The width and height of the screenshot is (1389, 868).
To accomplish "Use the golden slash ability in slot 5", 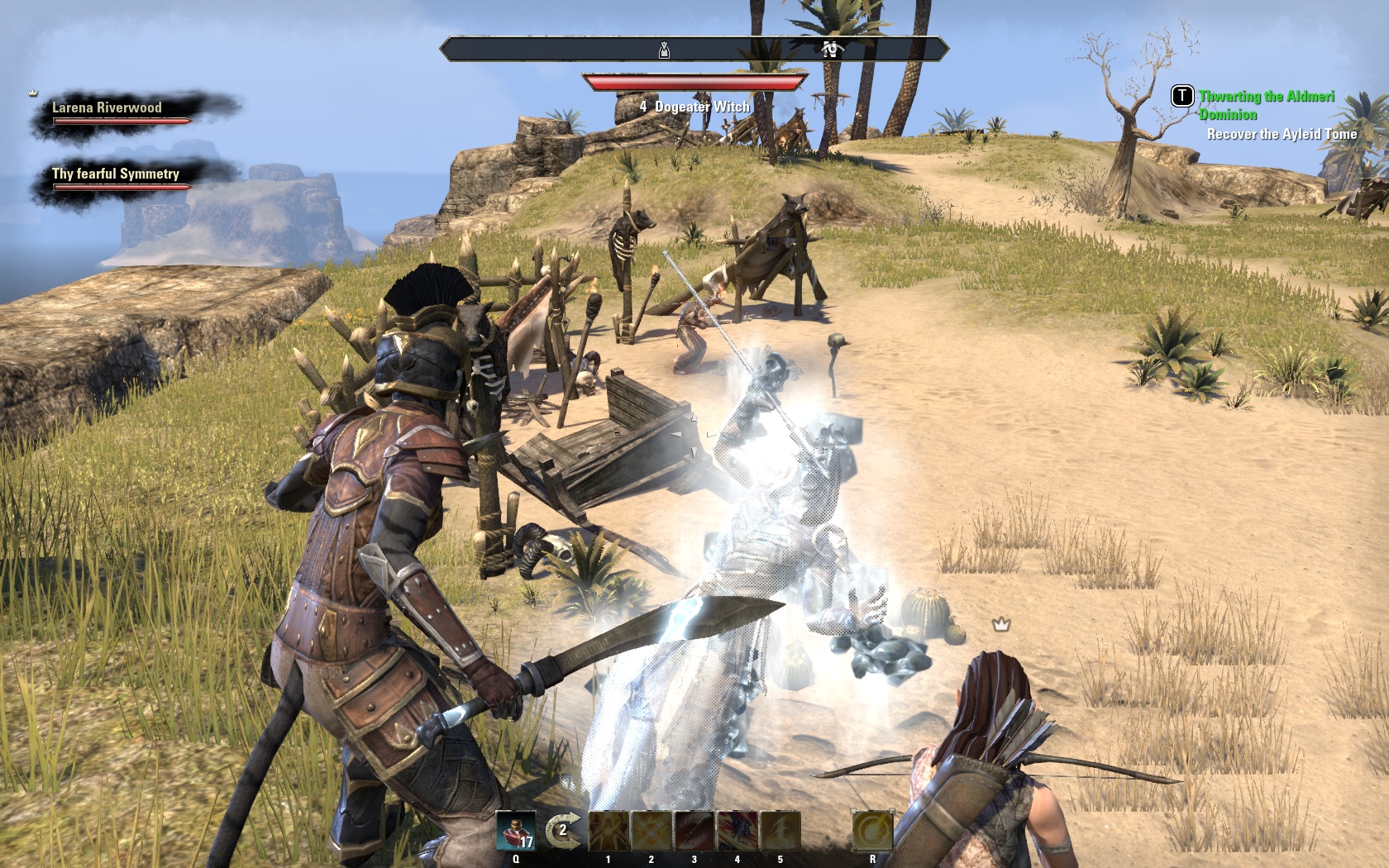I will (780, 830).
